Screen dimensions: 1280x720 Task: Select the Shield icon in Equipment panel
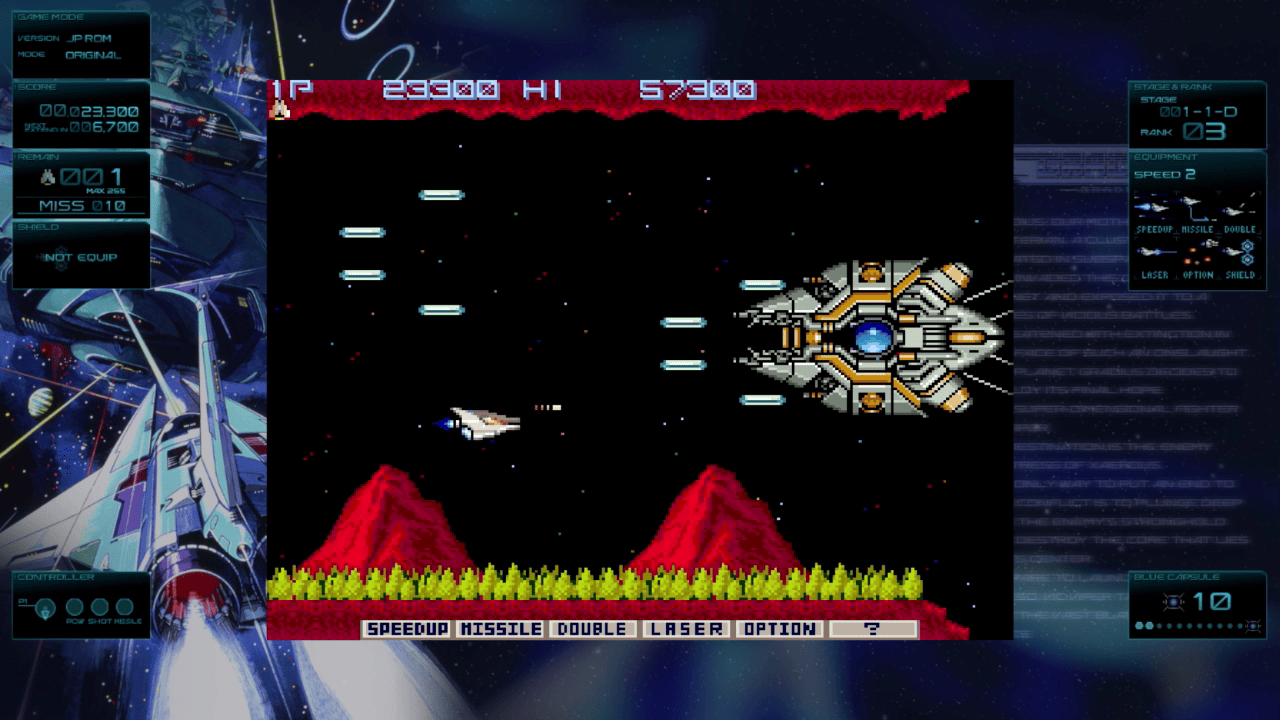coord(1240,251)
